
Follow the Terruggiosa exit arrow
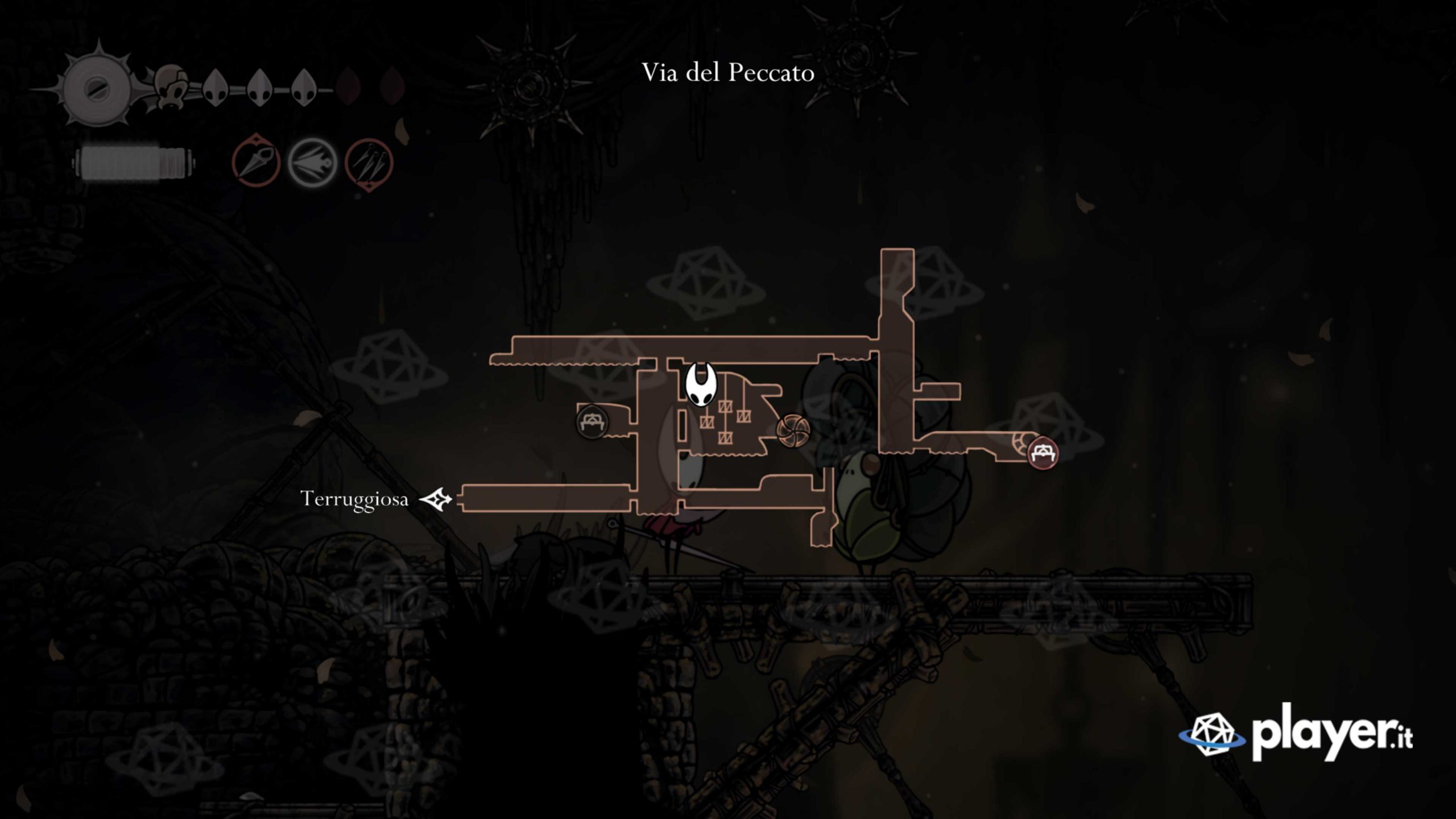tap(436, 499)
